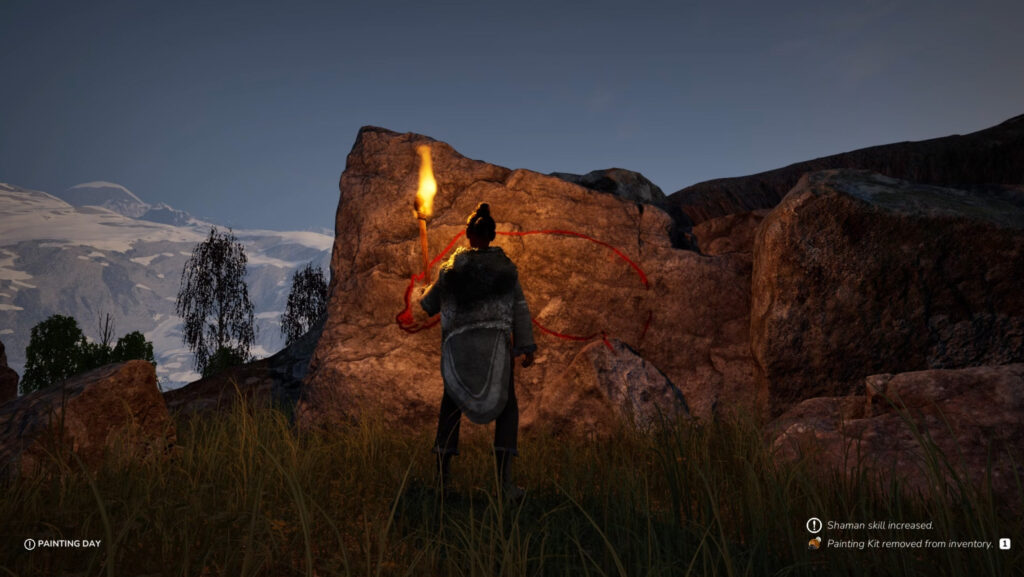Open the Painting Day objective tracker
Image resolution: width=1024 pixels, height=577 pixels.
point(63,544)
